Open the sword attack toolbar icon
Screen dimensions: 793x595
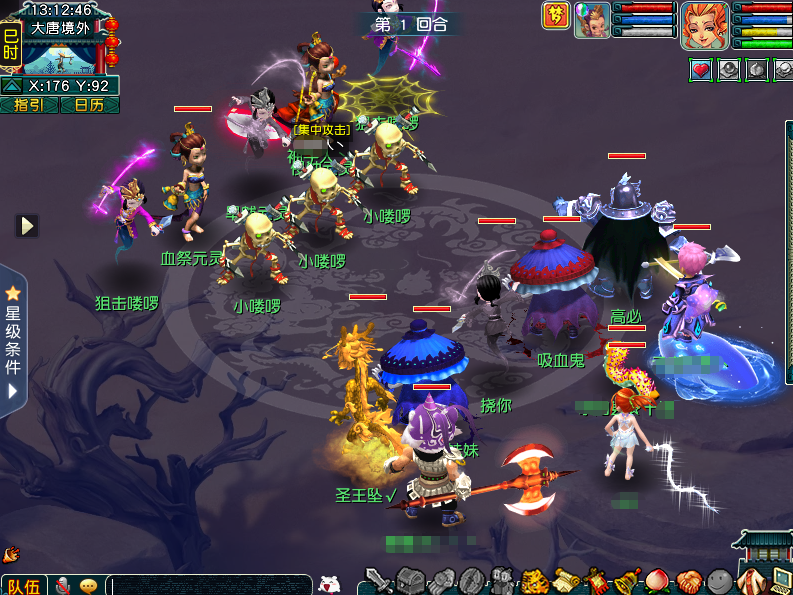[x=377, y=580]
